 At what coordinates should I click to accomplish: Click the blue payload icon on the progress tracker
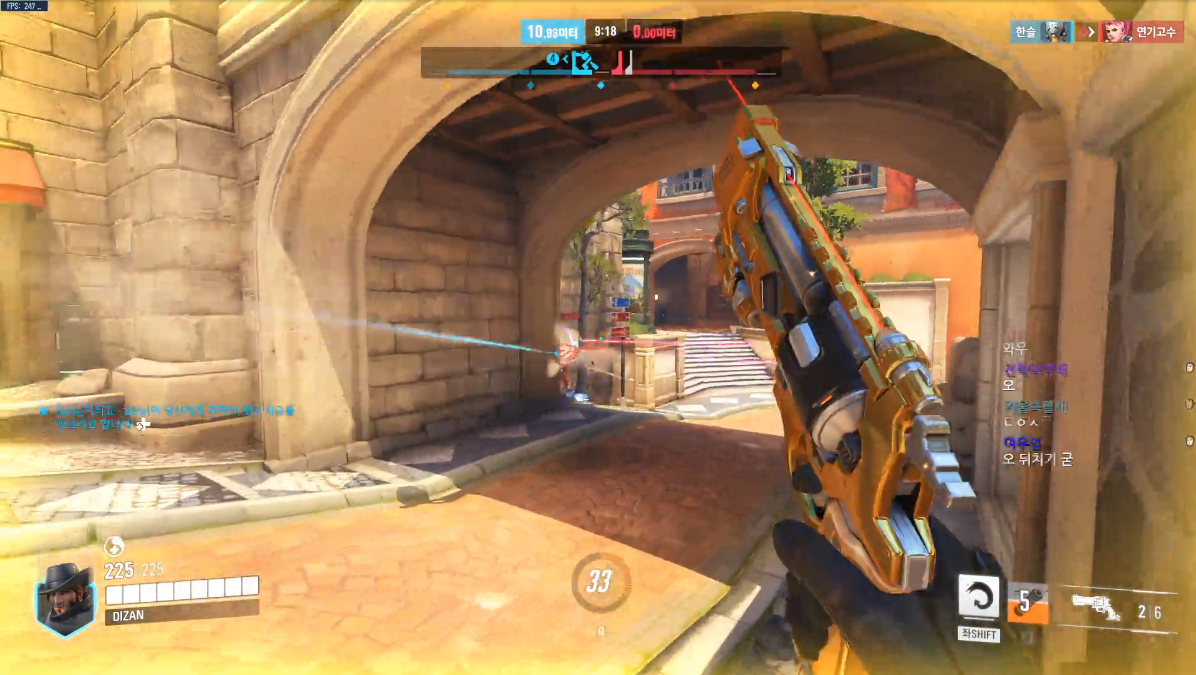click(585, 63)
